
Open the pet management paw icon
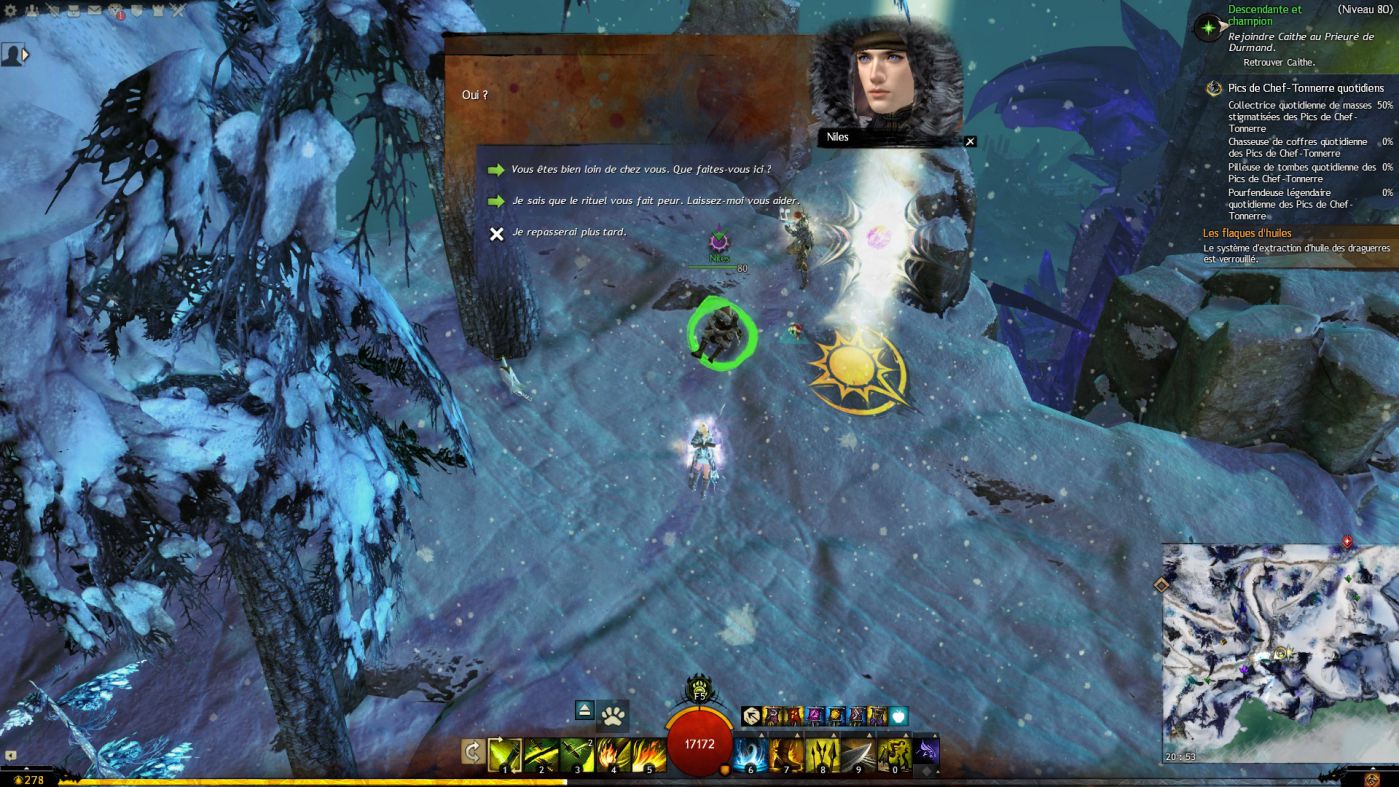[x=614, y=716]
